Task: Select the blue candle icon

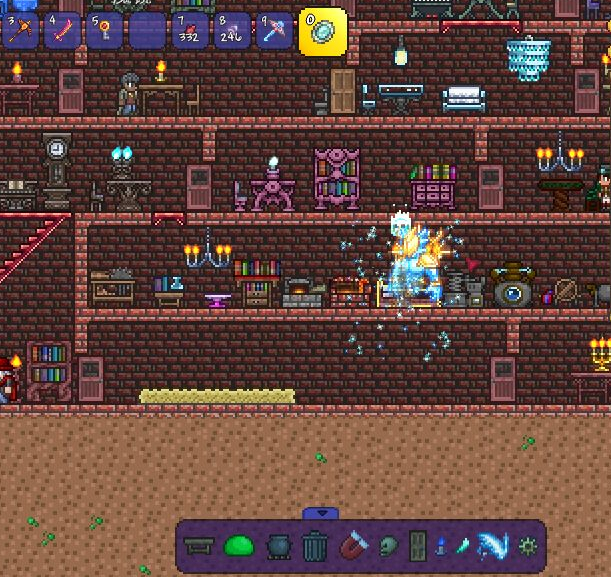Action: coord(441,546)
